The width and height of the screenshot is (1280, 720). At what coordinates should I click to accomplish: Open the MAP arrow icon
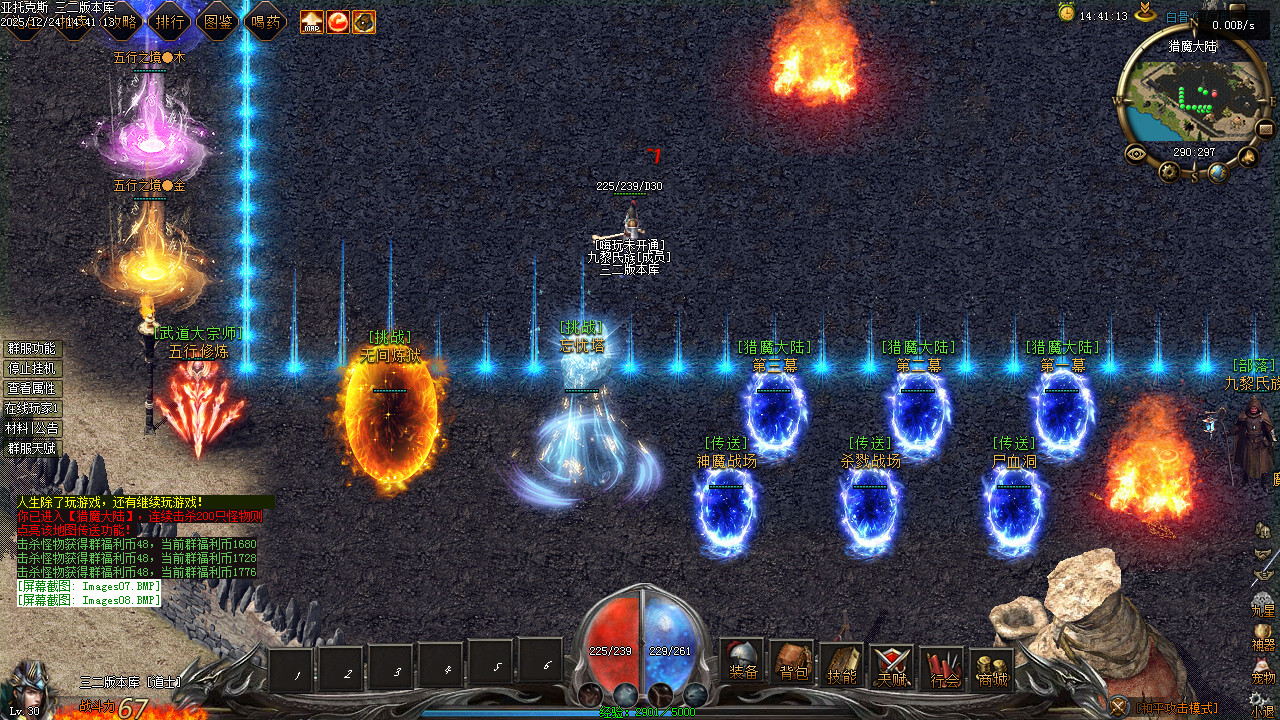(312, 21)
